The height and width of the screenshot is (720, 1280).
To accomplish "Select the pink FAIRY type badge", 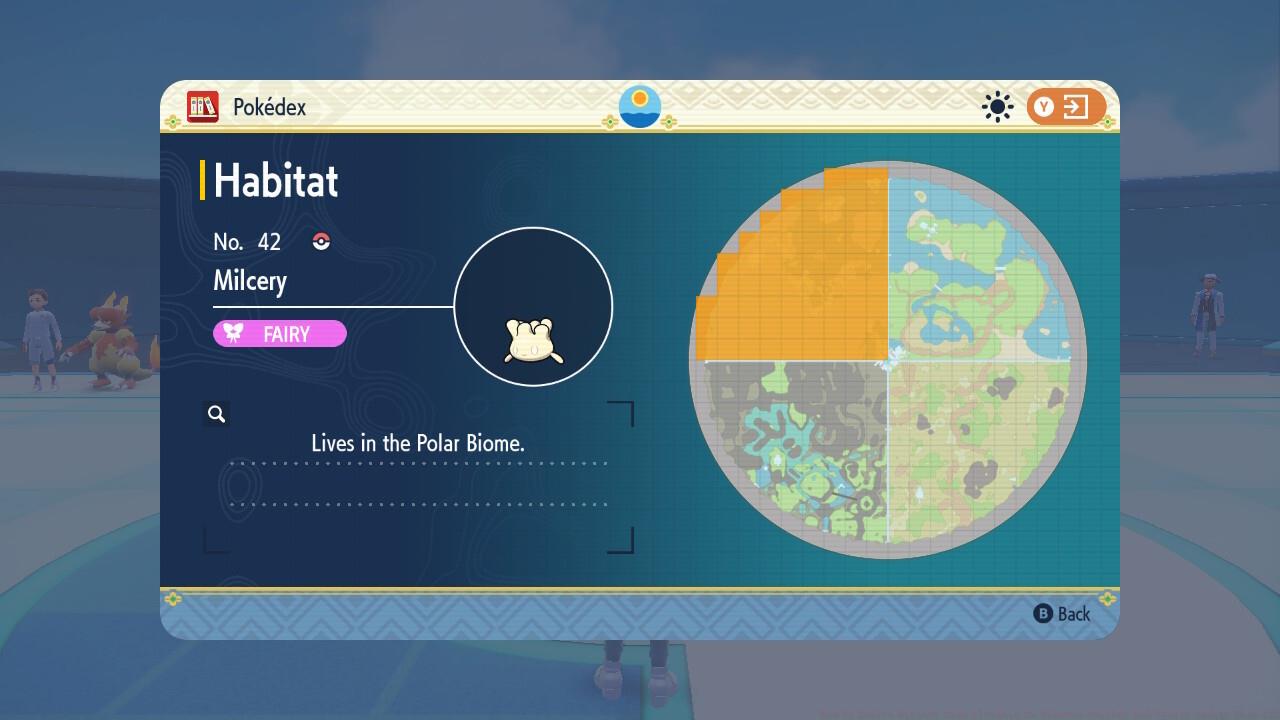I will (x=280, y=334).
